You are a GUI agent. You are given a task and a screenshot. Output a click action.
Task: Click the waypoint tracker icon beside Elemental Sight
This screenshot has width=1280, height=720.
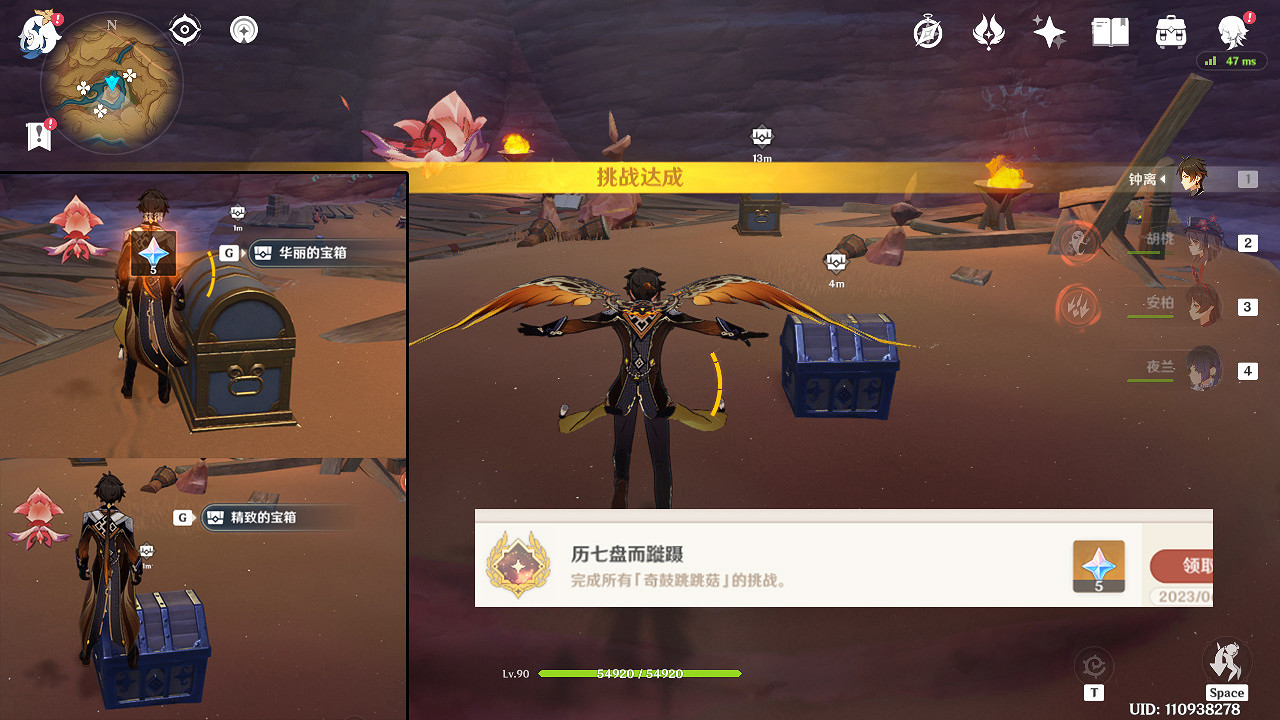(243, 29)
